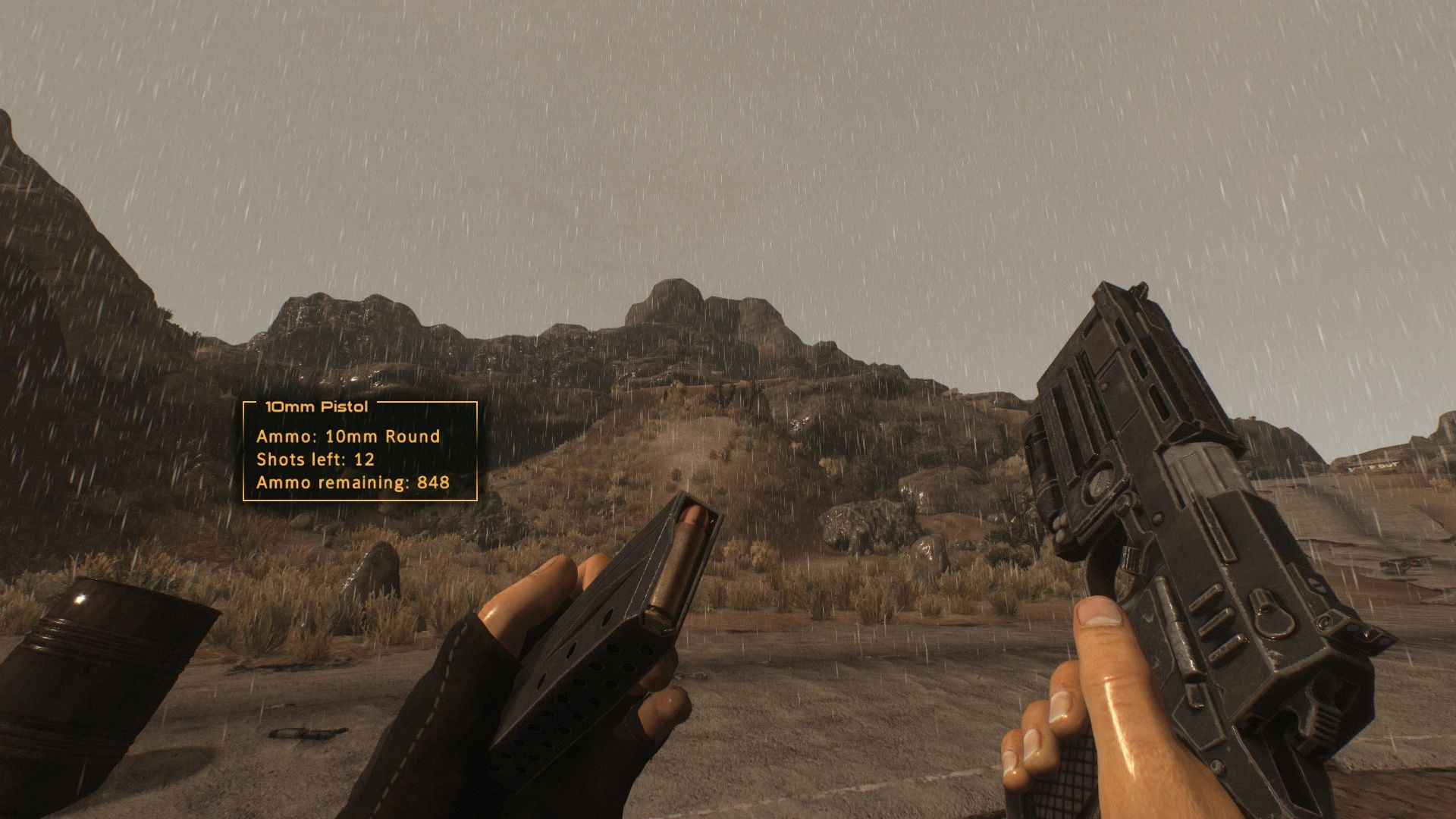Click the knife lying on the ground

(303, 733)
